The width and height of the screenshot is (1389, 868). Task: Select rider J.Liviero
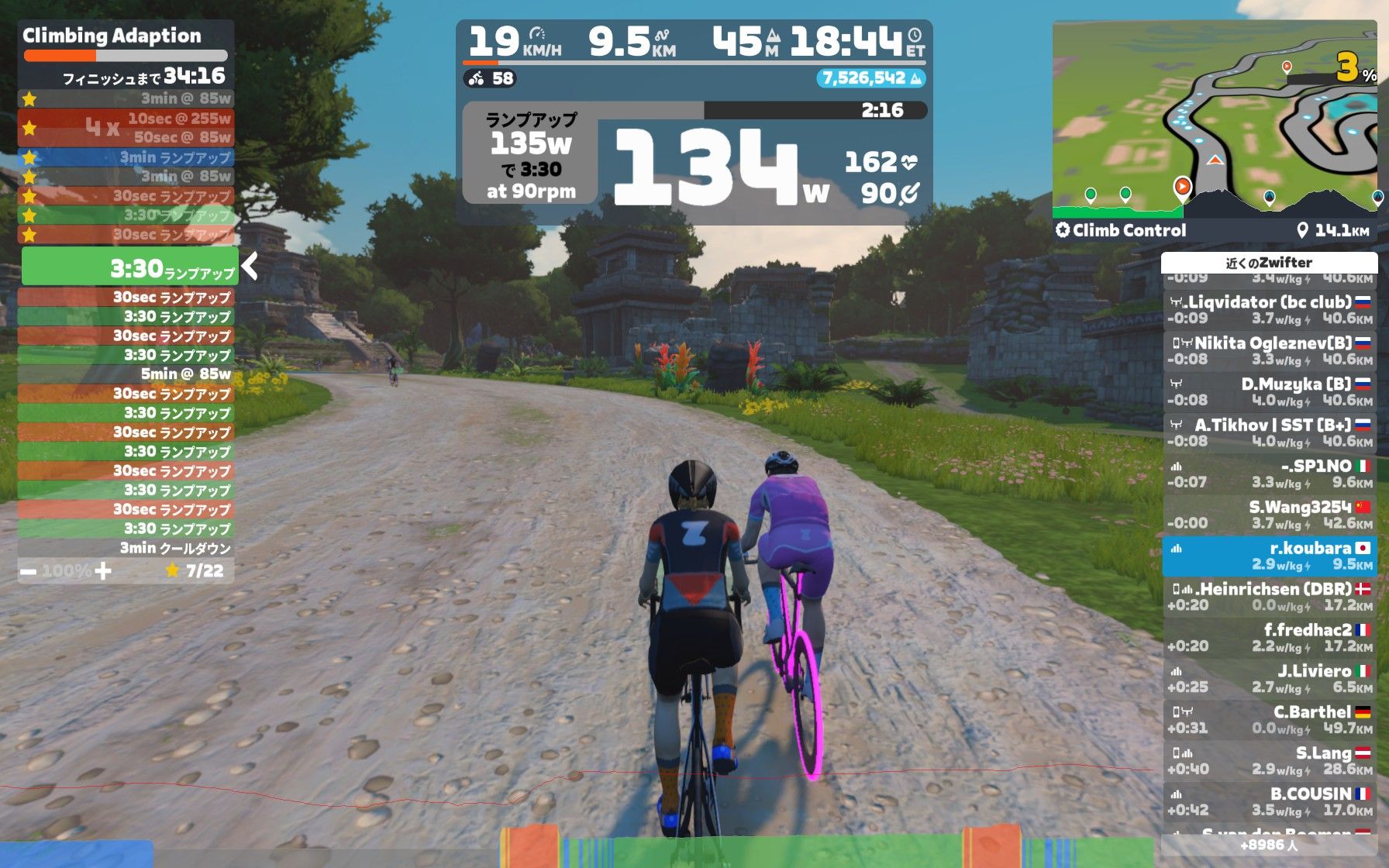pos(1269,679)
